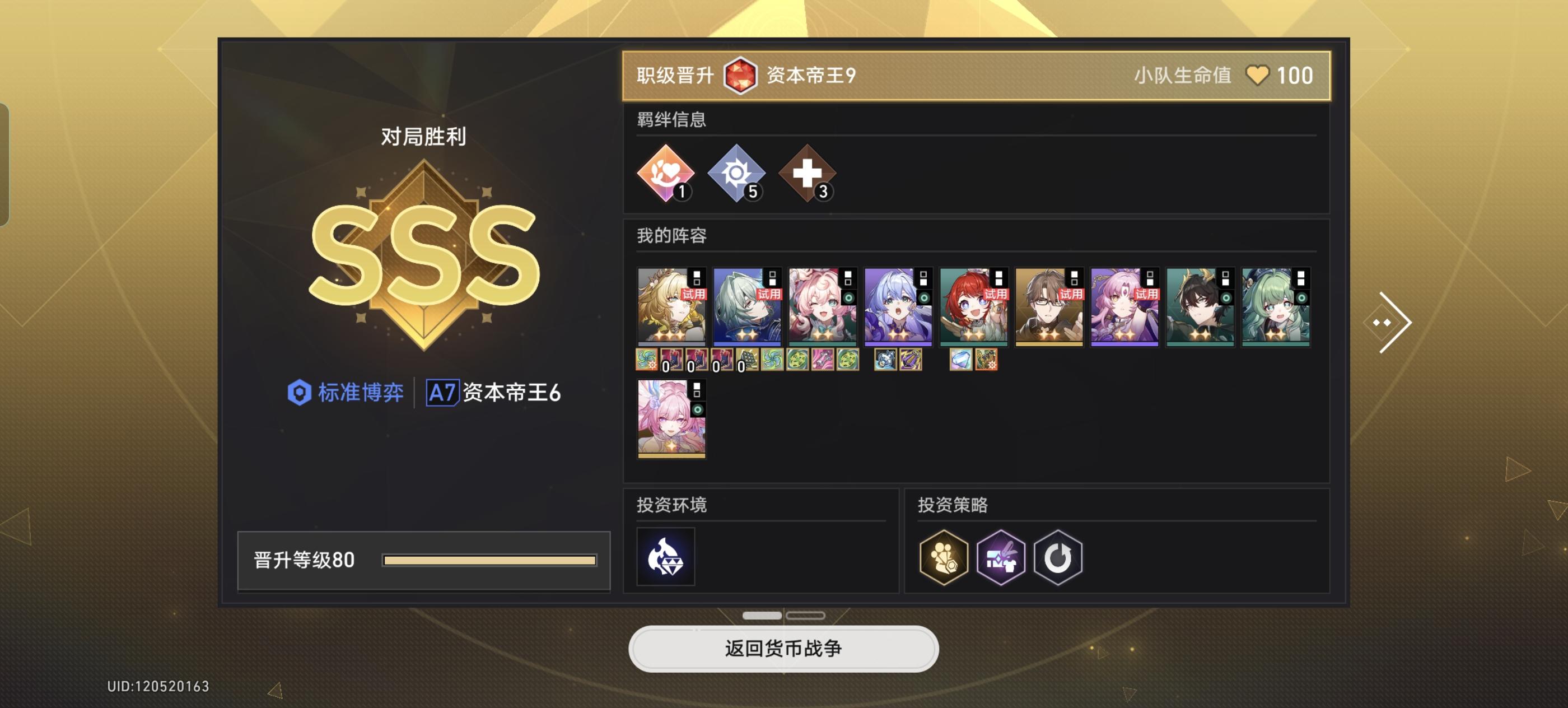This screenshot has height=708, width=1568.
Task: Click the heart icon next to 小队生命值
Action: [x=1258, y=76]
